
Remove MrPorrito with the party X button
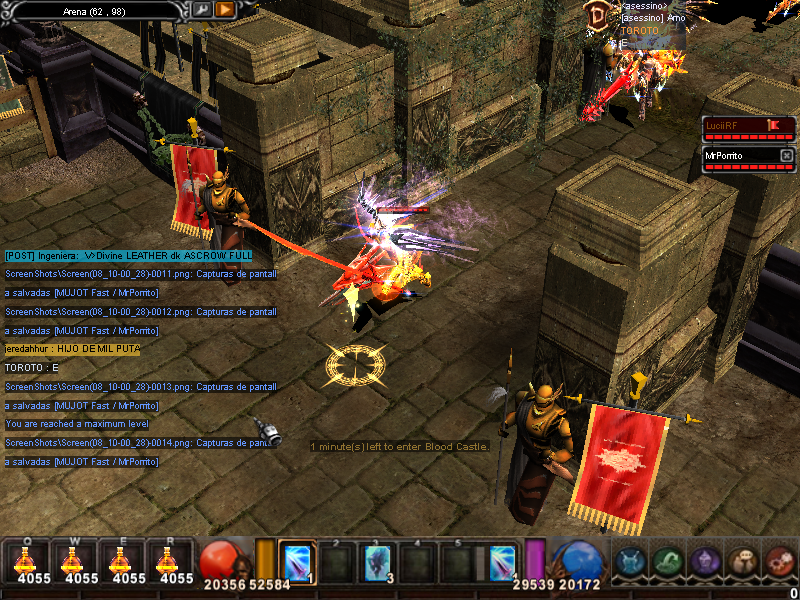point(786,156)
